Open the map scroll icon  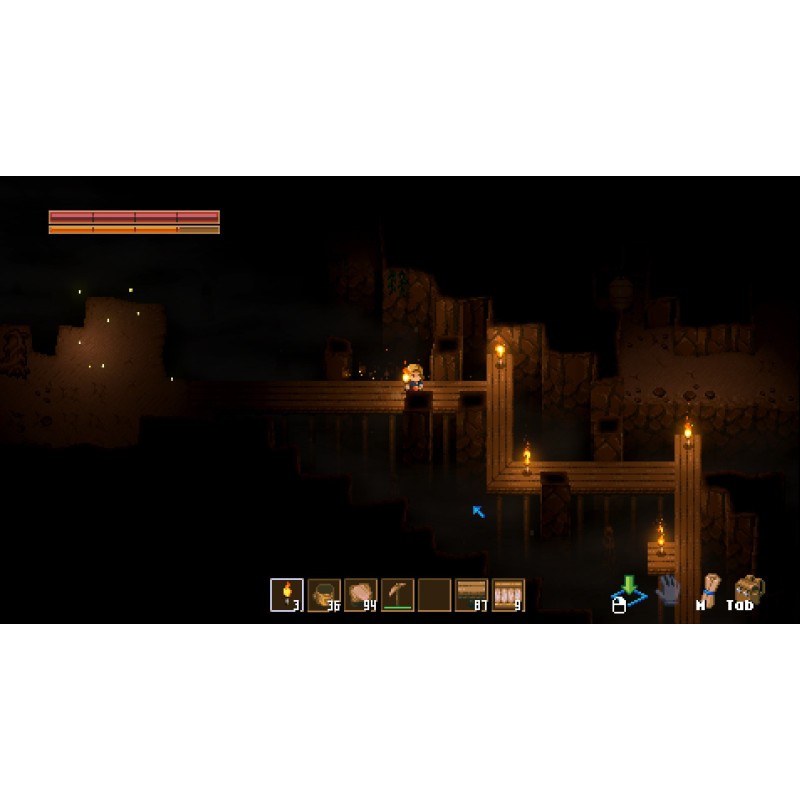pyautogui.click(x=710, y=589)
